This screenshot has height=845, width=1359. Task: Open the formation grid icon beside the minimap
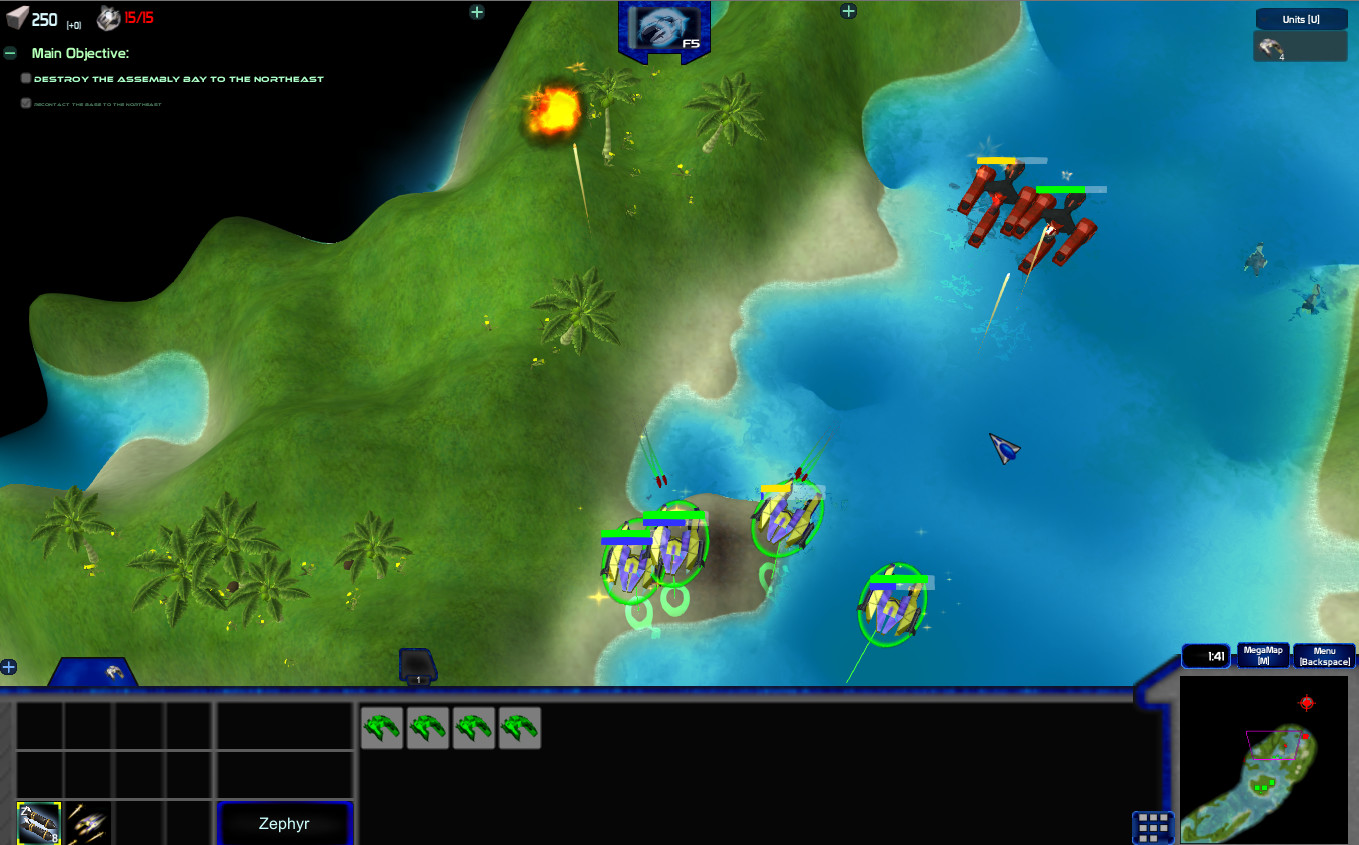pos(1153,827)
